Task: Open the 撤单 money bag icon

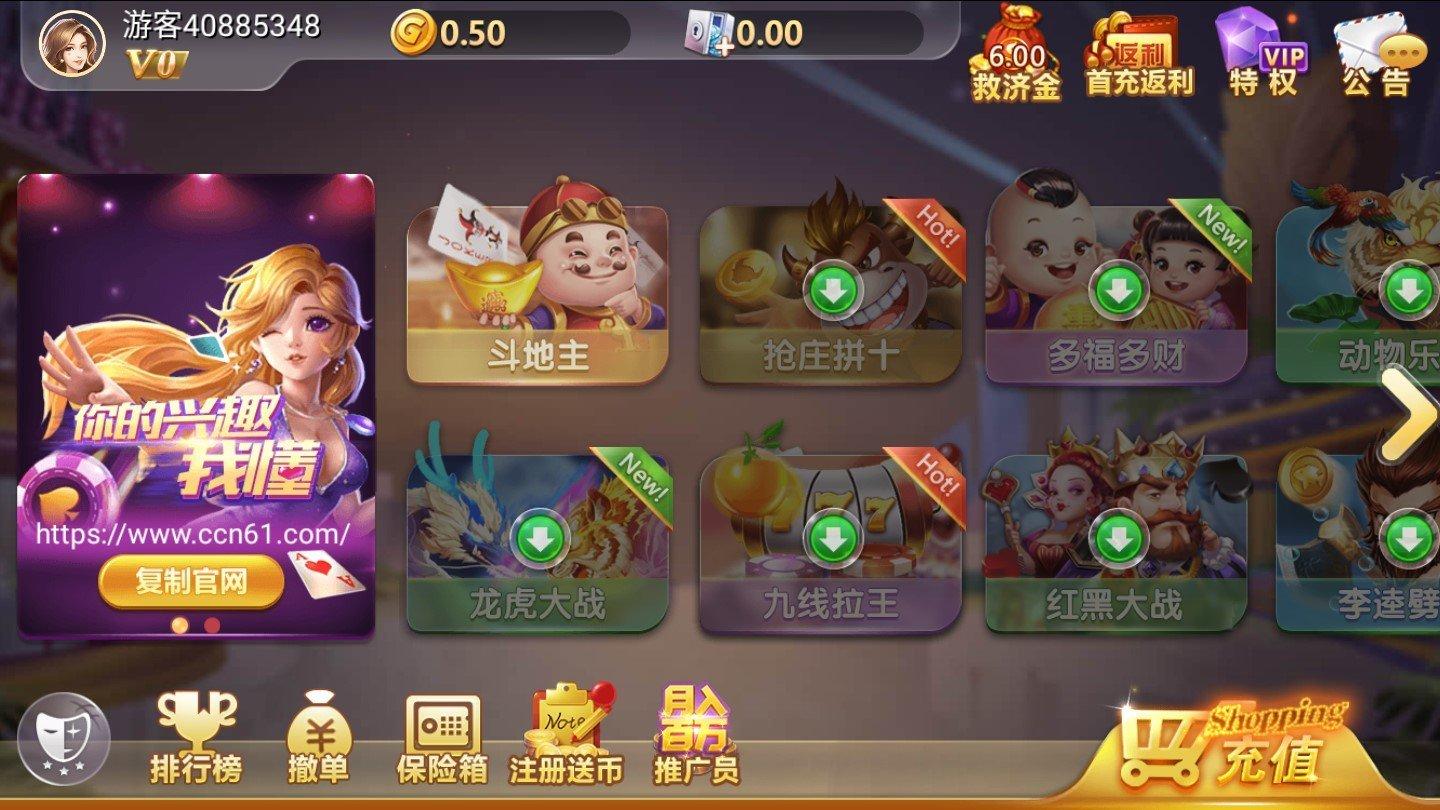Action: 319,742
